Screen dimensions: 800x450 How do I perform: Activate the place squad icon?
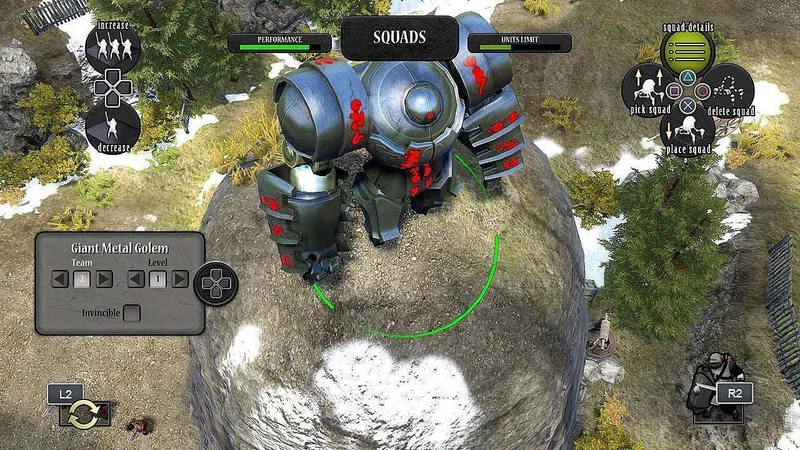pyautogui.click(x=687, y=123)
